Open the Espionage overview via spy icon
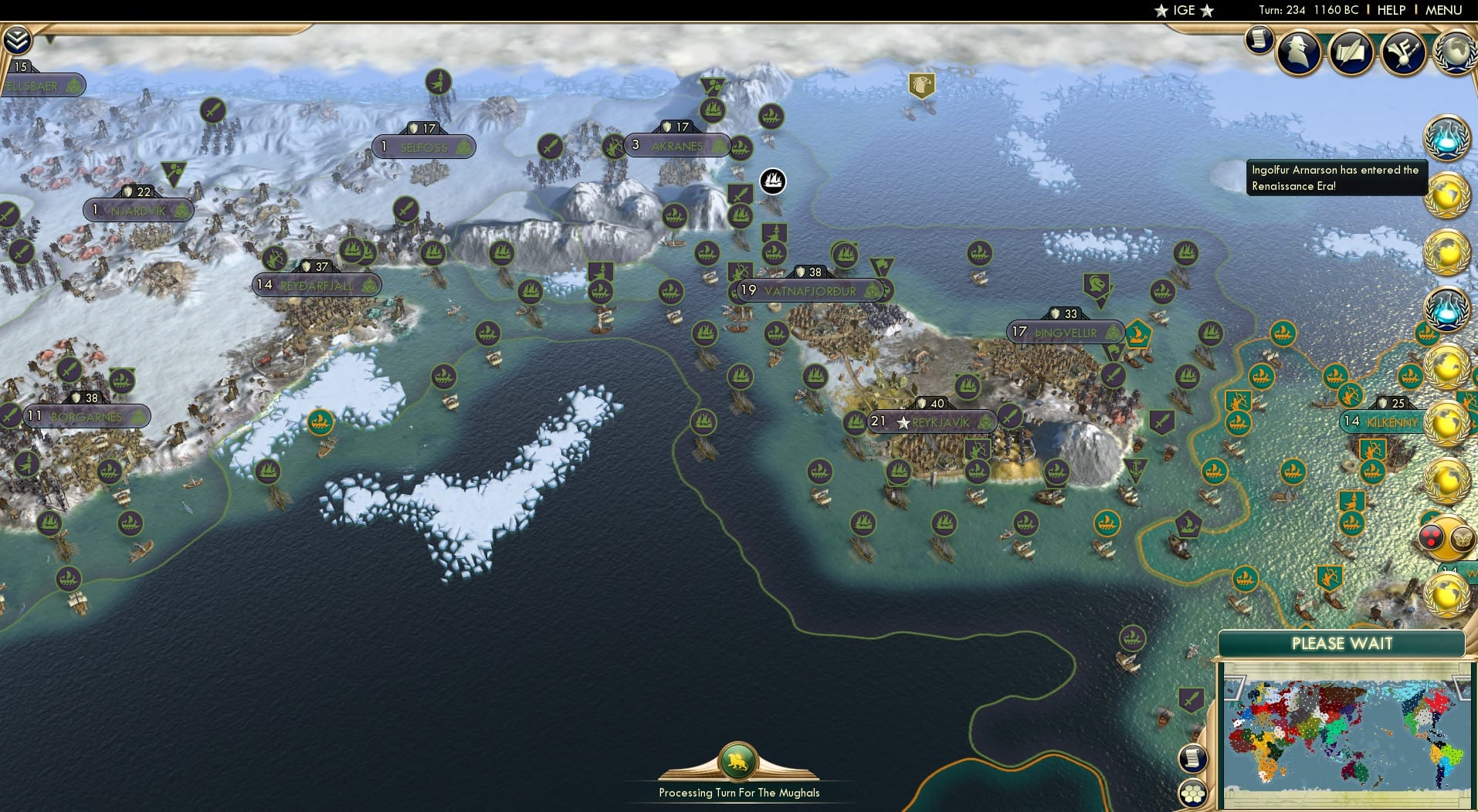The image size is (1478, 812). coord(1300,52)
